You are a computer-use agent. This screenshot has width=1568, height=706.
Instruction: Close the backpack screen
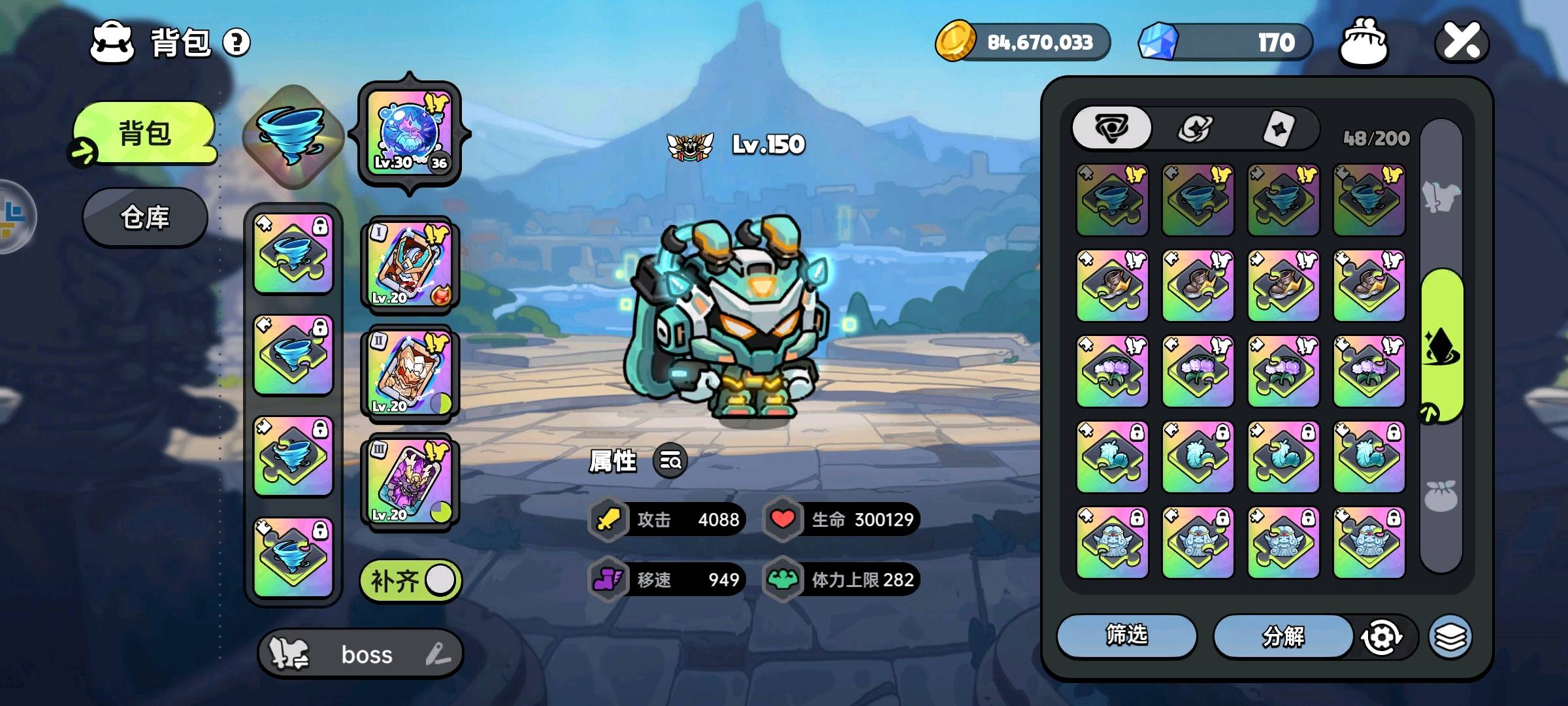tap(1462, 42)
